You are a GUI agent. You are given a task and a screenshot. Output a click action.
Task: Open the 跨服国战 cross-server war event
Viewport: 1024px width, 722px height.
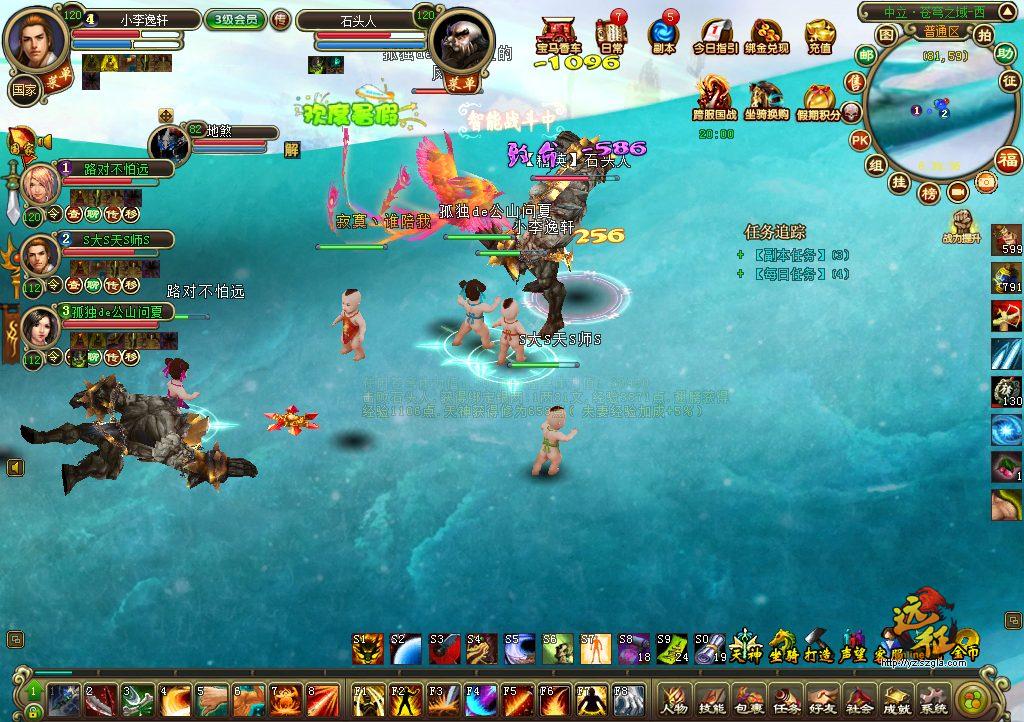tap(714, 98)
